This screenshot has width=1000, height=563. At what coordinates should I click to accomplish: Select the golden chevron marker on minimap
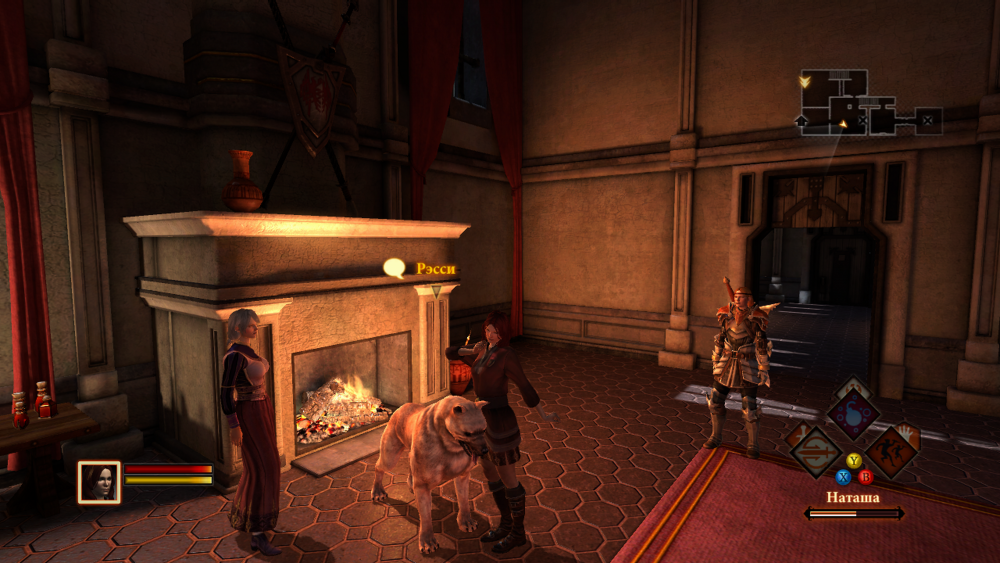tap(805, 80)
